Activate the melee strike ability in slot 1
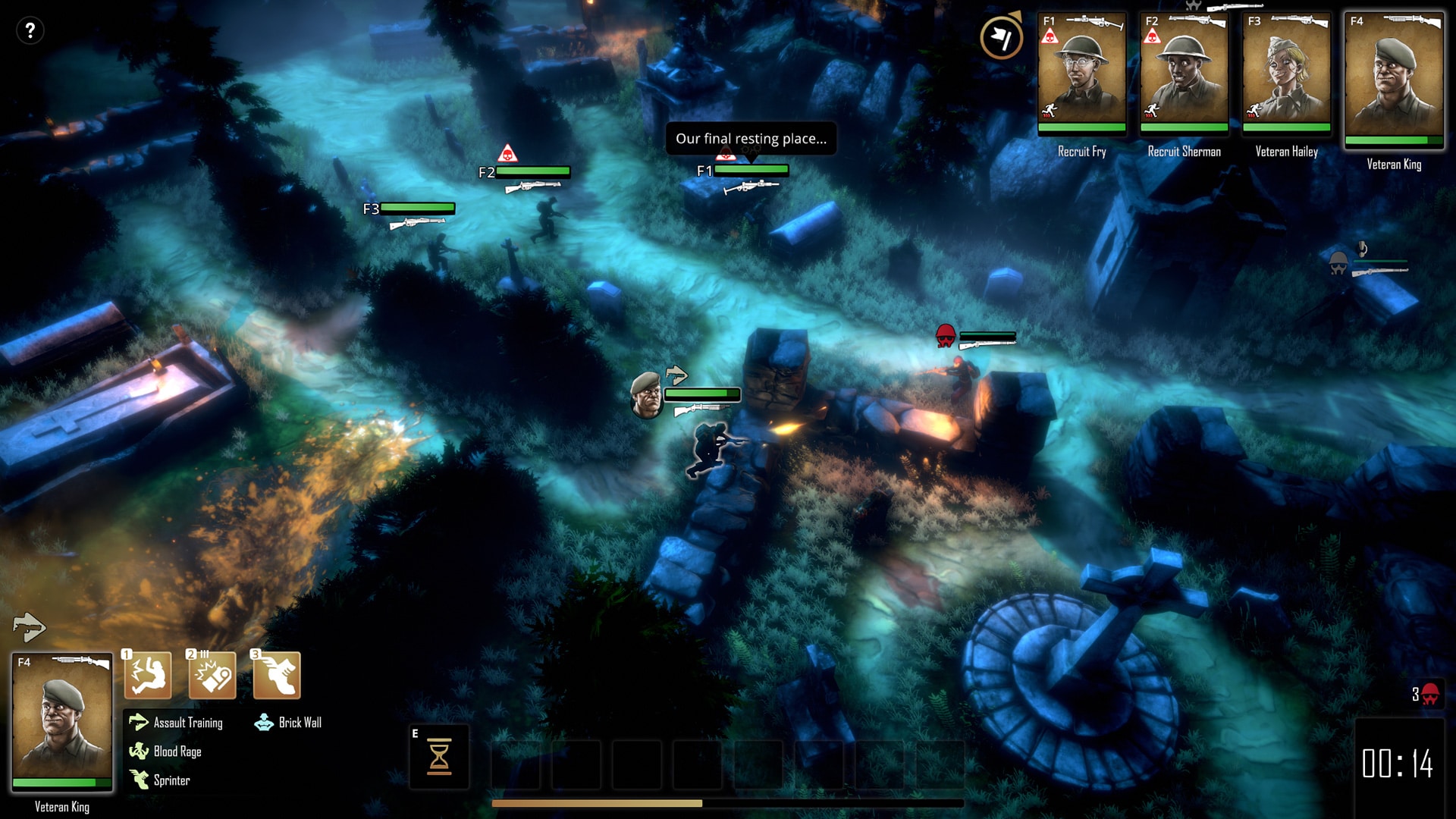This screenshot has width=1456, height=819. 148,674
